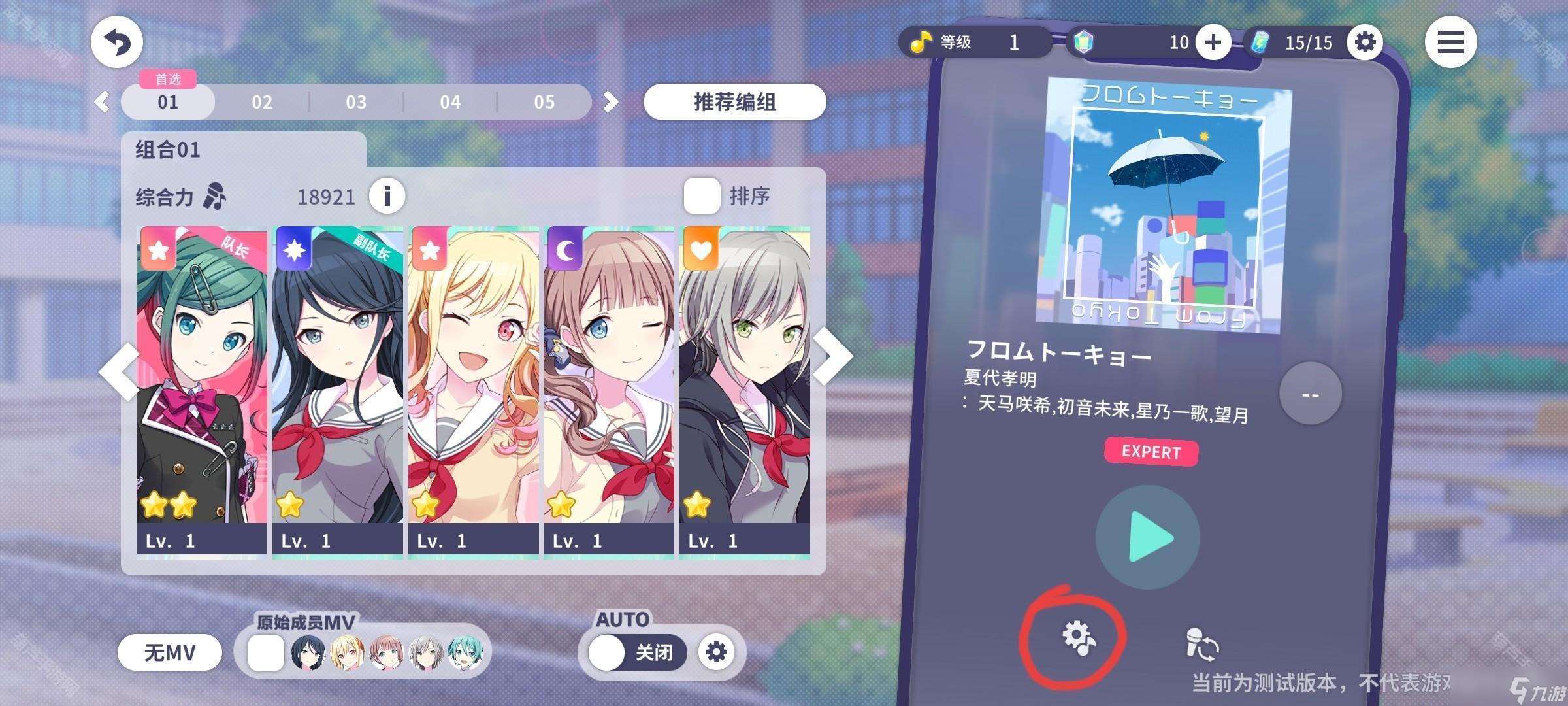
Task: Start the song with the play button
Action: (x=1148, y=537)
